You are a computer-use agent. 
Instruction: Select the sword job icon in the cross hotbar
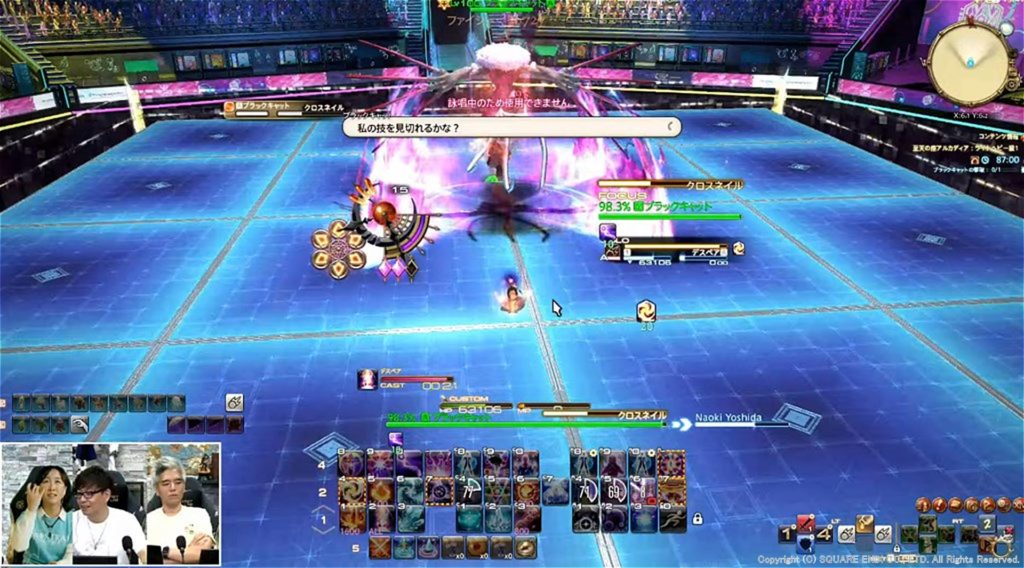point(805,525)
